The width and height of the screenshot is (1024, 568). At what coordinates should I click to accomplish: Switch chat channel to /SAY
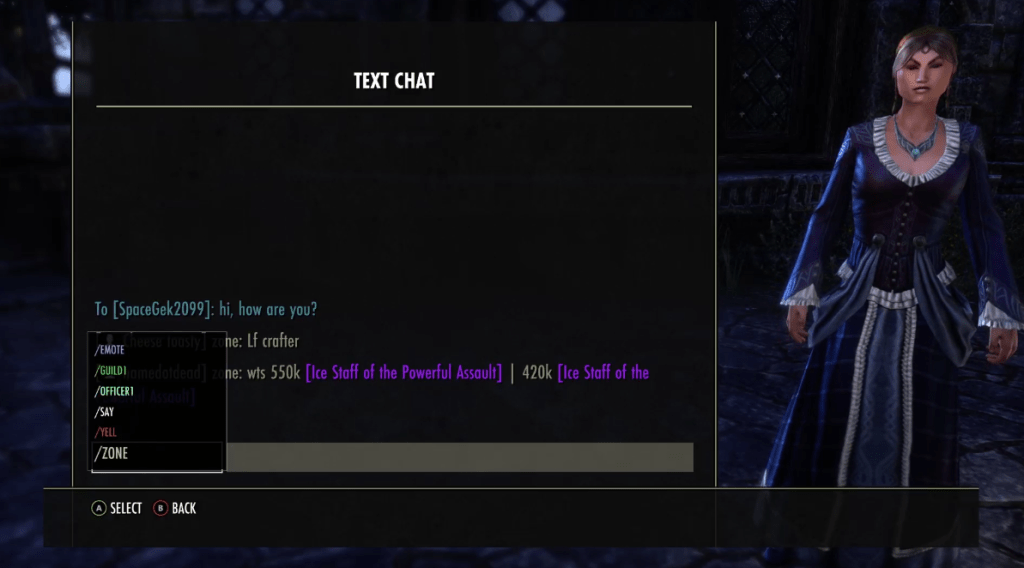tap(105, 412)
